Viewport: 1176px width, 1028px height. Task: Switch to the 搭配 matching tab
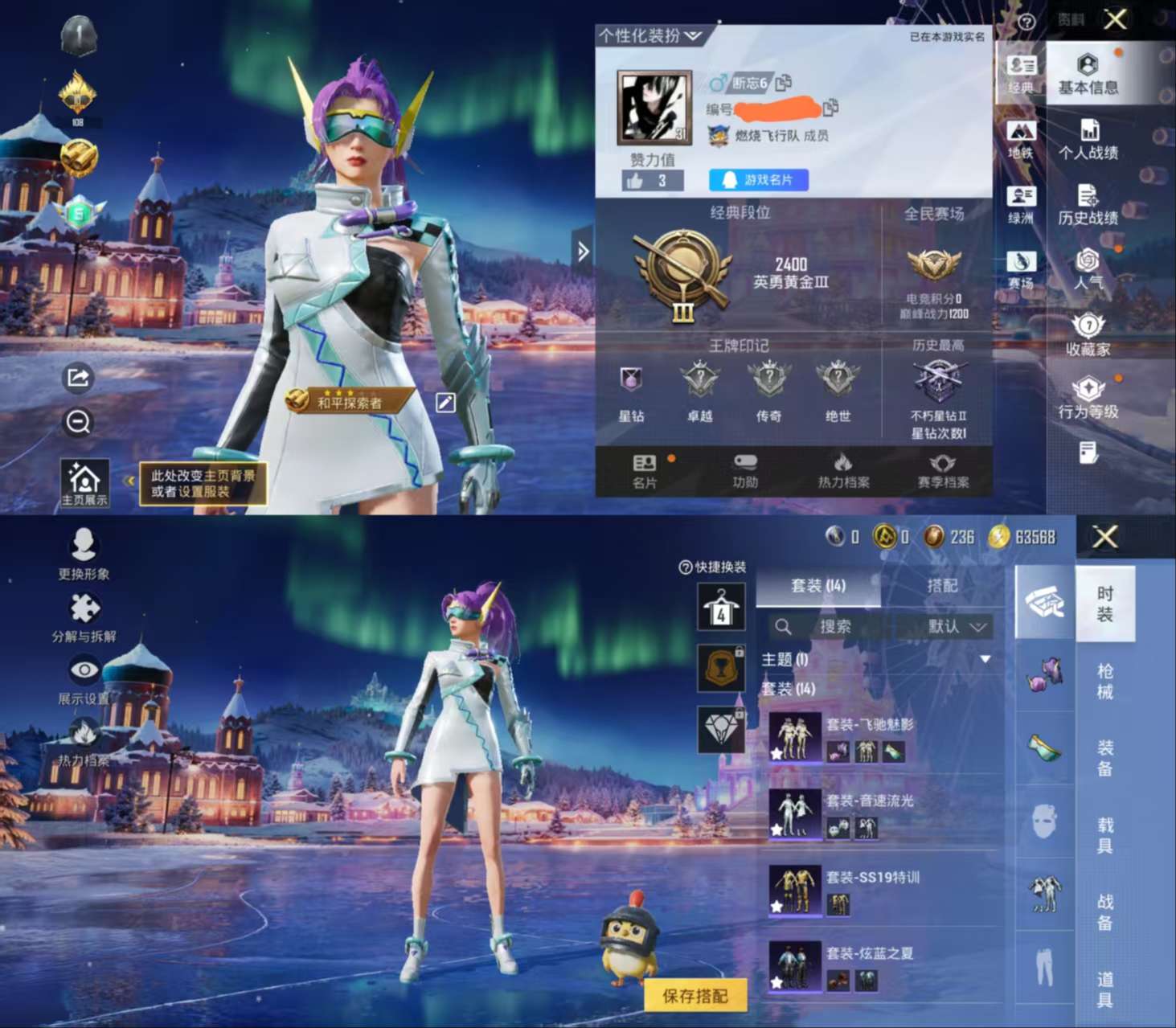point(942,586)
